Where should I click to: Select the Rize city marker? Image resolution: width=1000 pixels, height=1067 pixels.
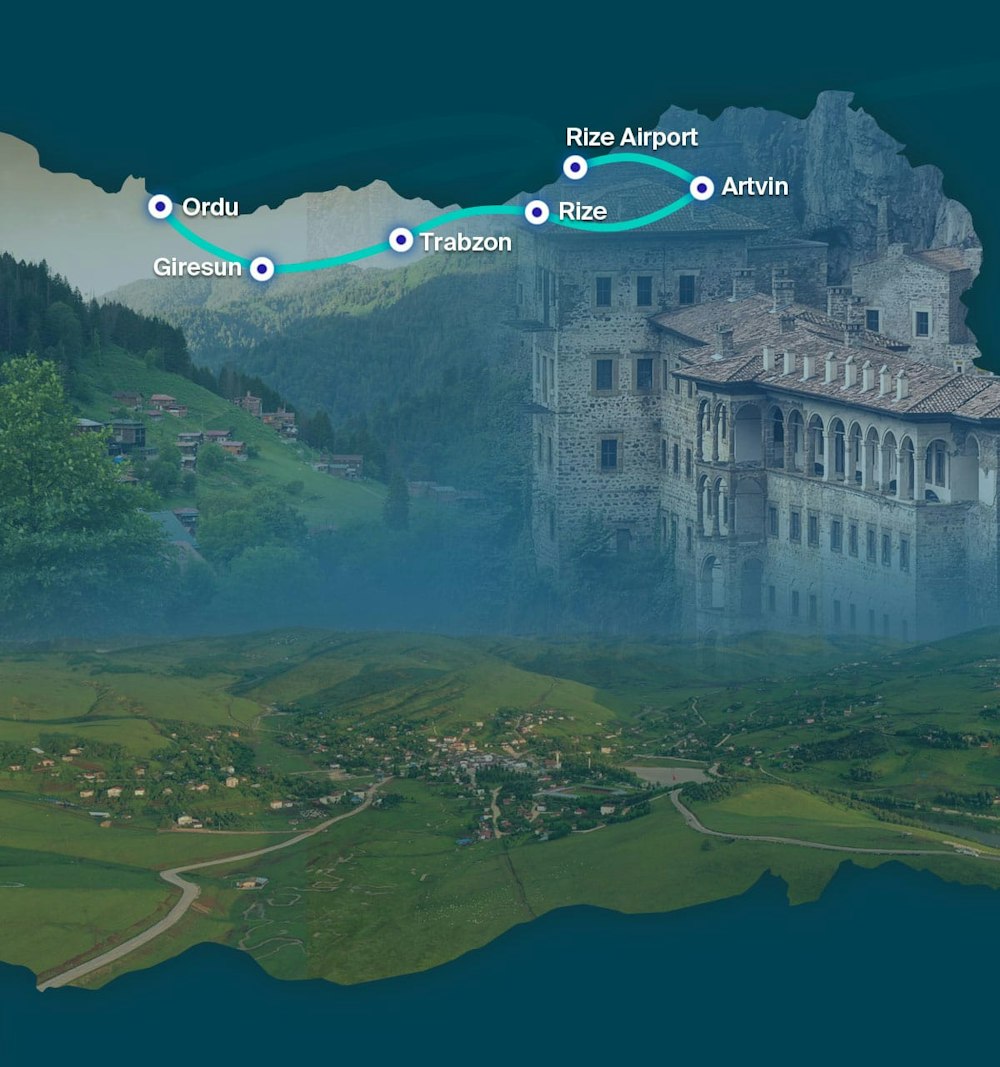(537, 212)
